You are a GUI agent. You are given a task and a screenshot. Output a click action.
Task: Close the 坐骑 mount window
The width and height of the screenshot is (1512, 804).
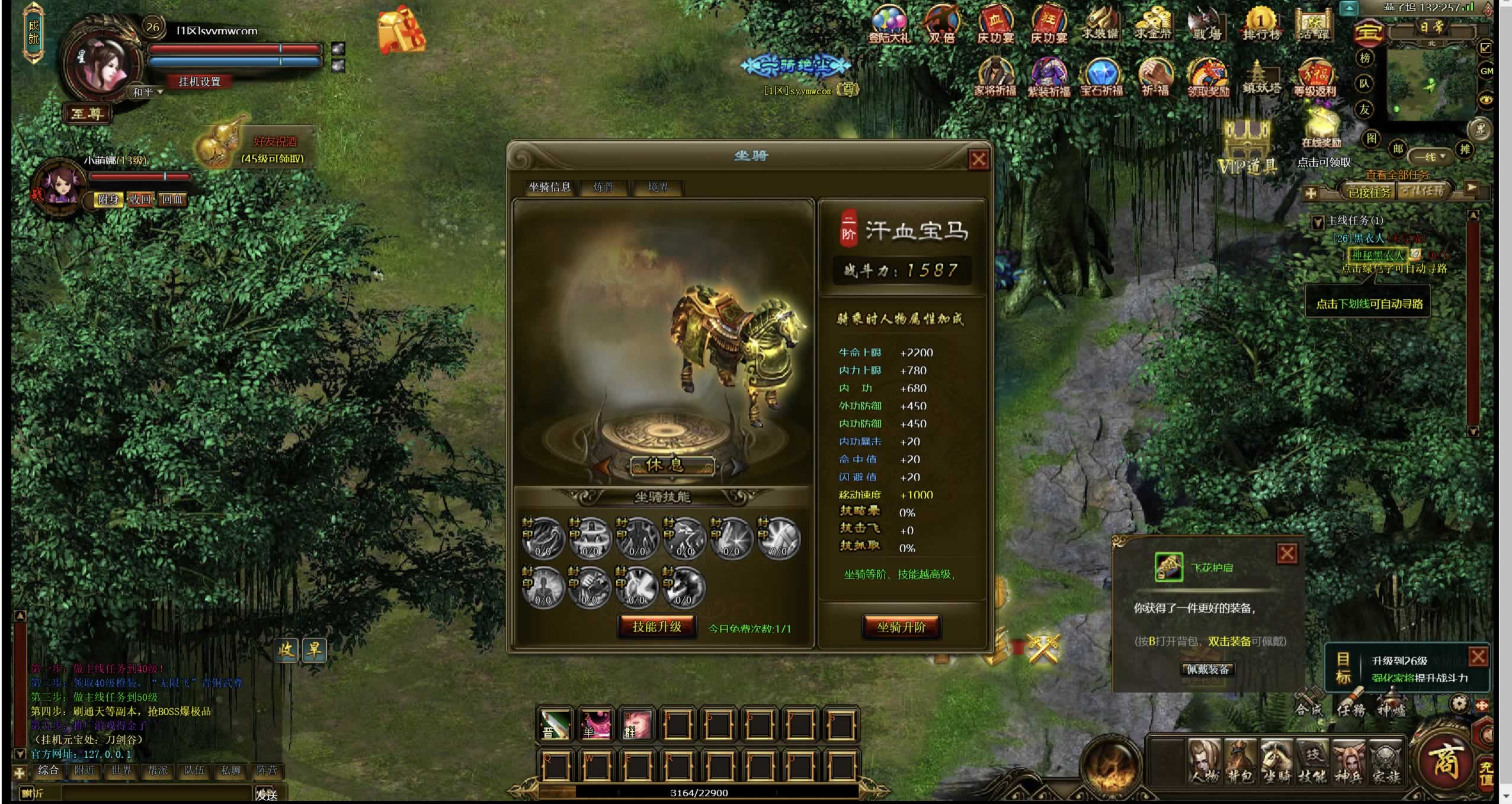[x=978, y=159]
